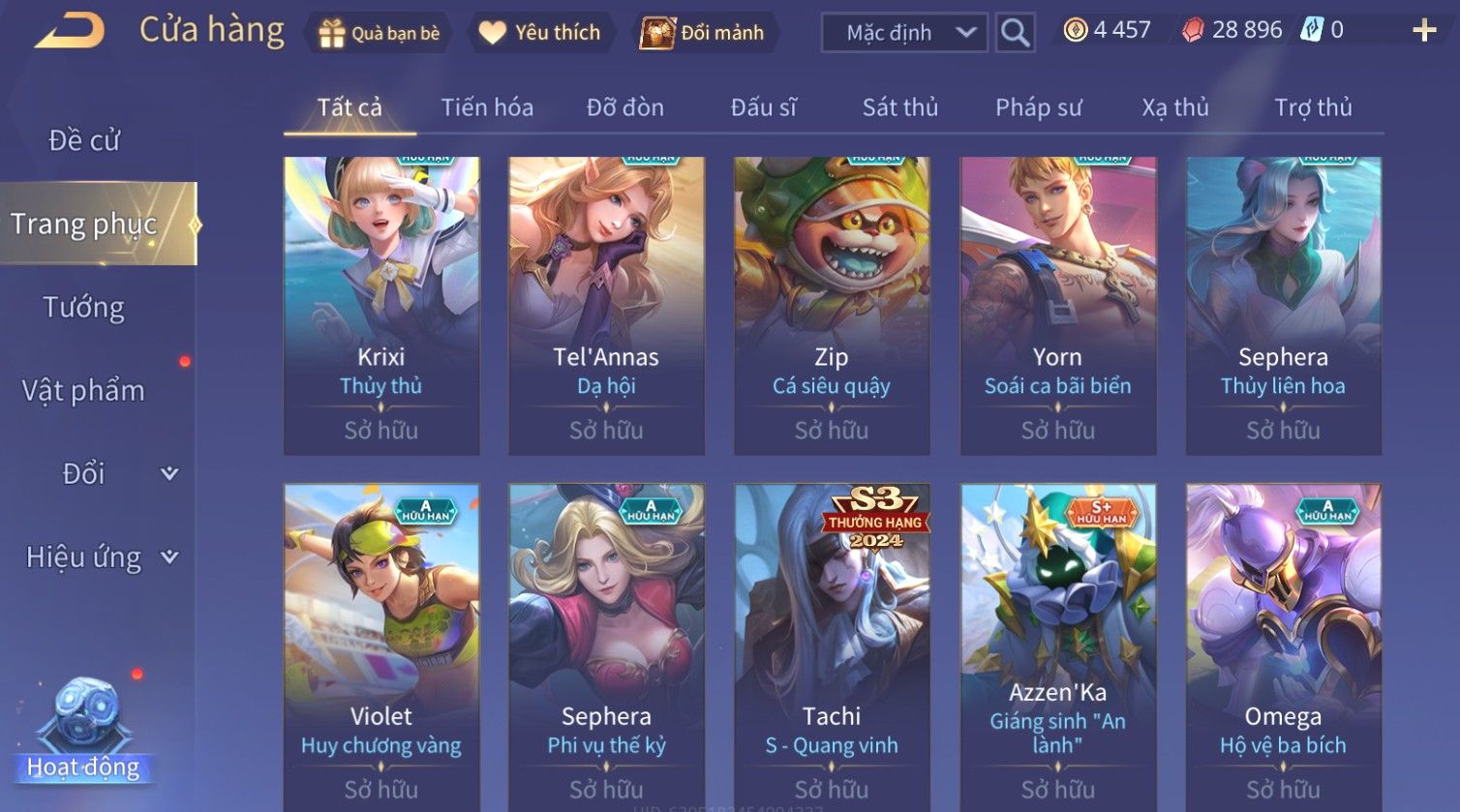
Task: Select the Krixi Thủy thủ skin card
Action: pos(381,305)
